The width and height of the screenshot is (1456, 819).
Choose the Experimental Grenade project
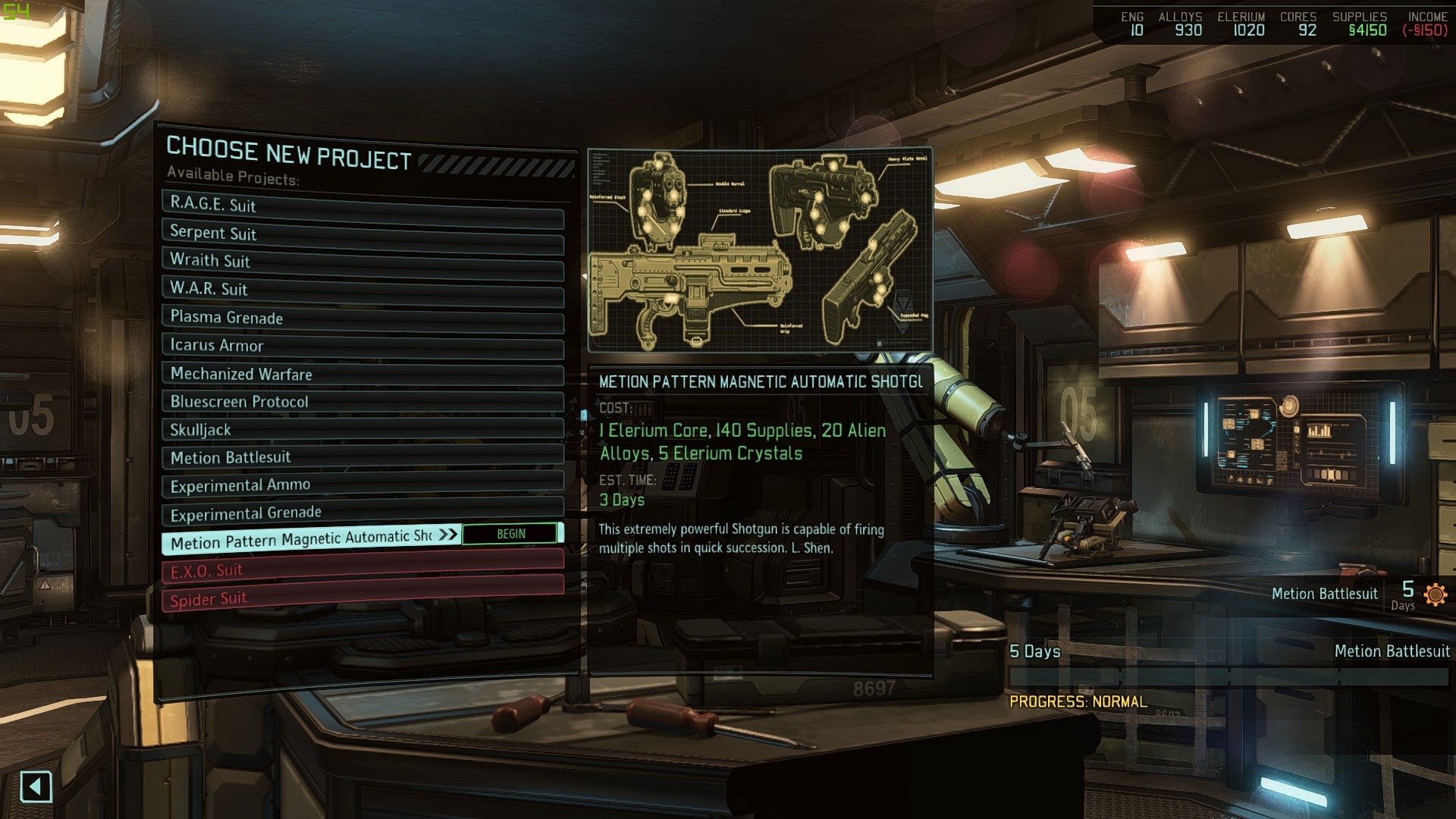tap(362, 513)
